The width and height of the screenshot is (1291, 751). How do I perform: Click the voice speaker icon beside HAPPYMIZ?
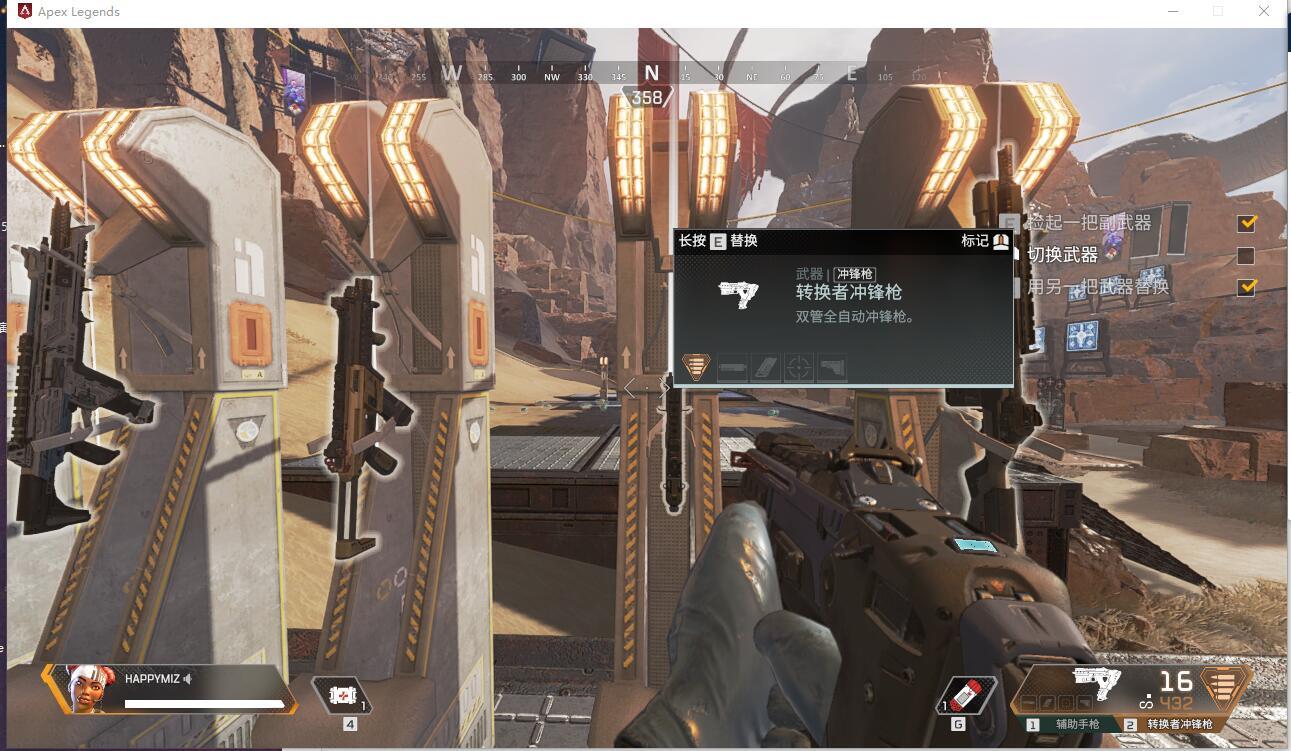[x=188, y=679]
